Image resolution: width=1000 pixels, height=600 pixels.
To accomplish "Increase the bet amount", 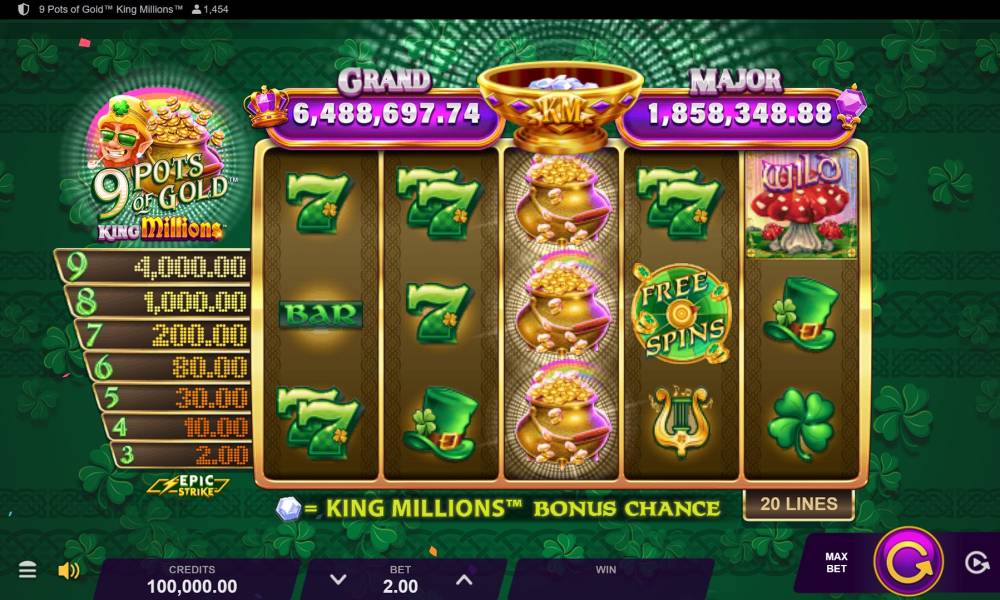I will (x=463, y=579).
